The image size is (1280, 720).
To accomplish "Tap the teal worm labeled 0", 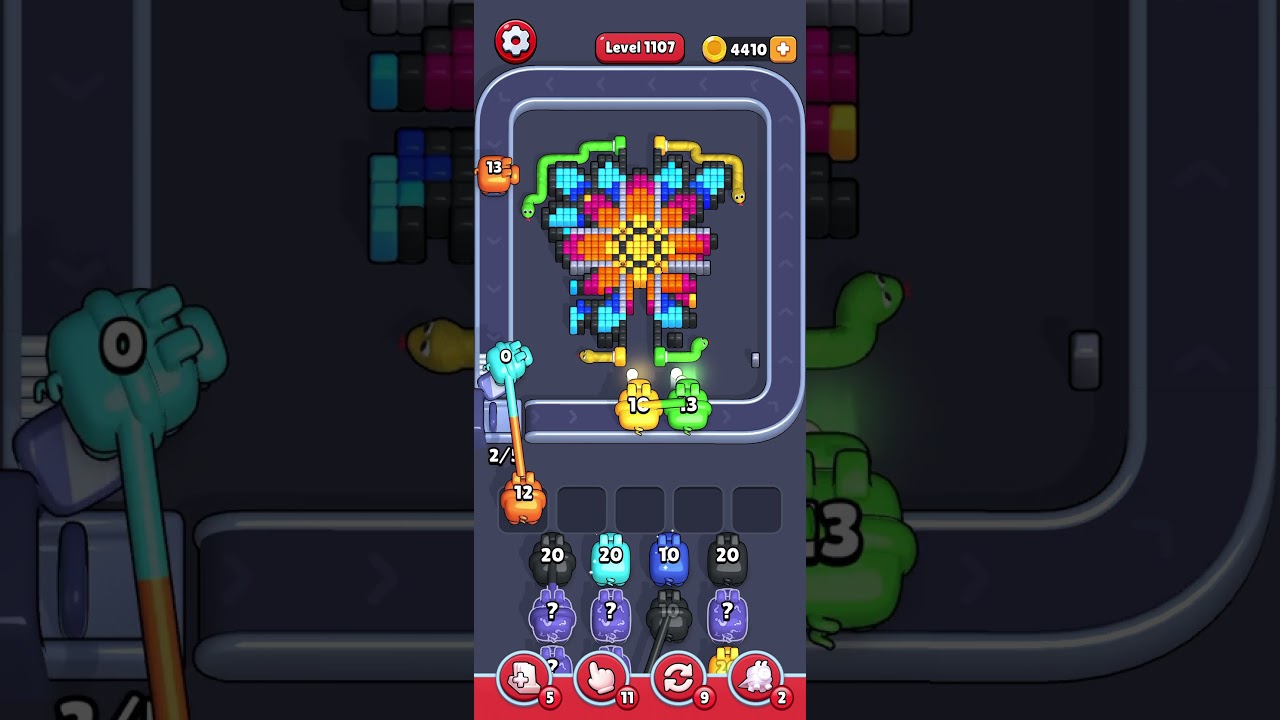I will pos(507,356).
